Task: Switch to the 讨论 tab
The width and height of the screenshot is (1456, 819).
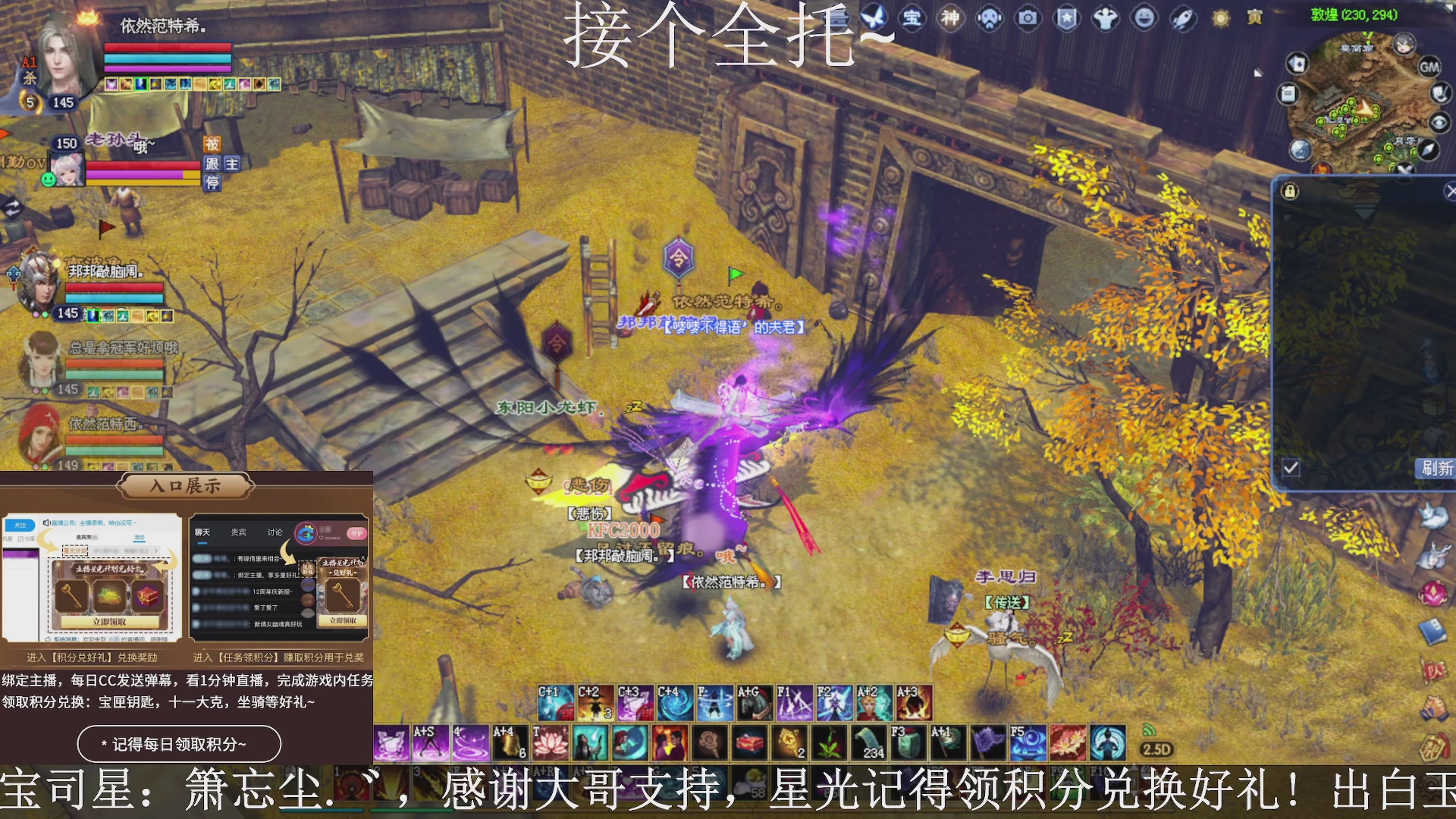Action: pyautogui.click(x=275, y=531)
